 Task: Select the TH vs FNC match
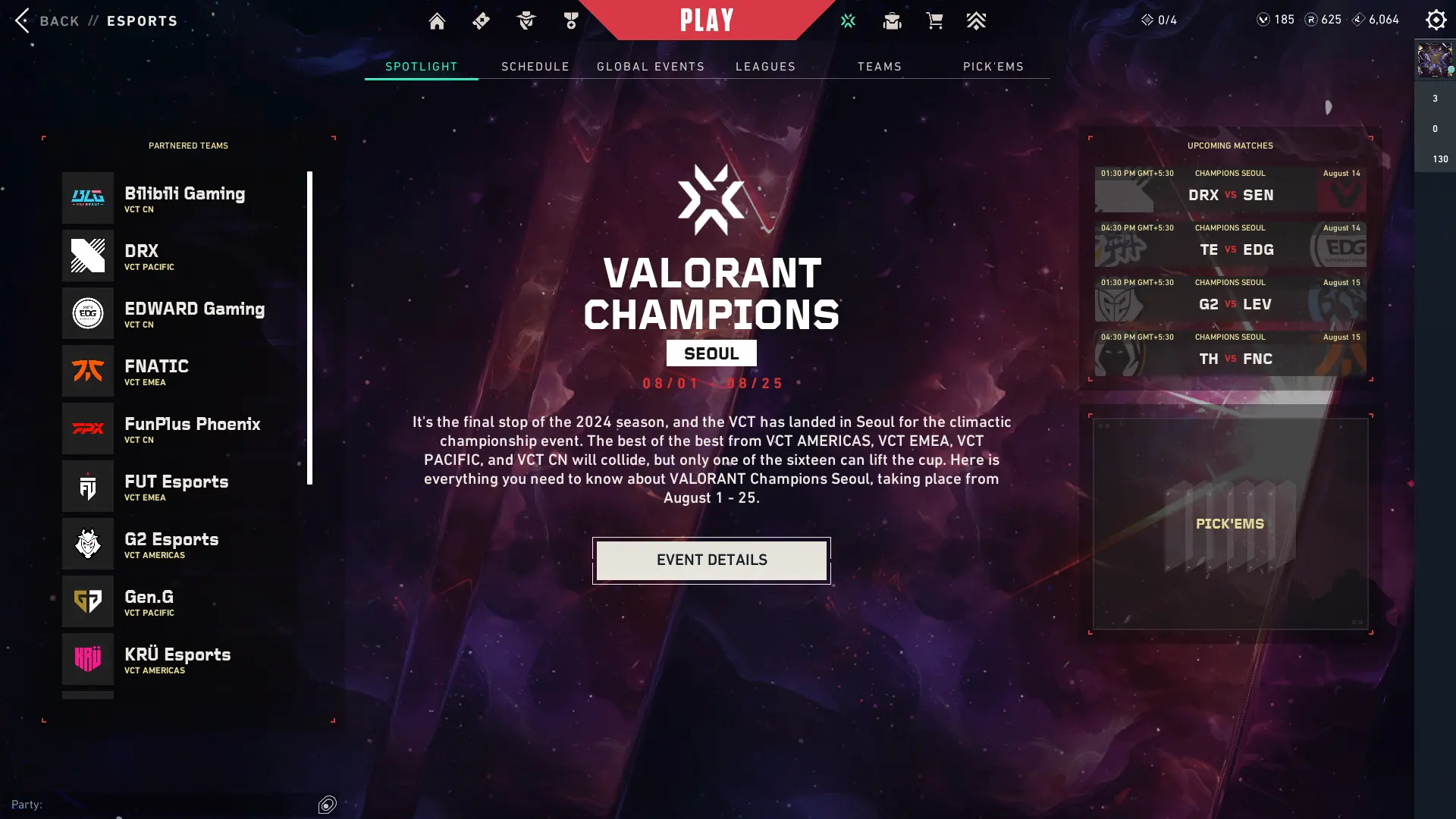[1230, 353]
